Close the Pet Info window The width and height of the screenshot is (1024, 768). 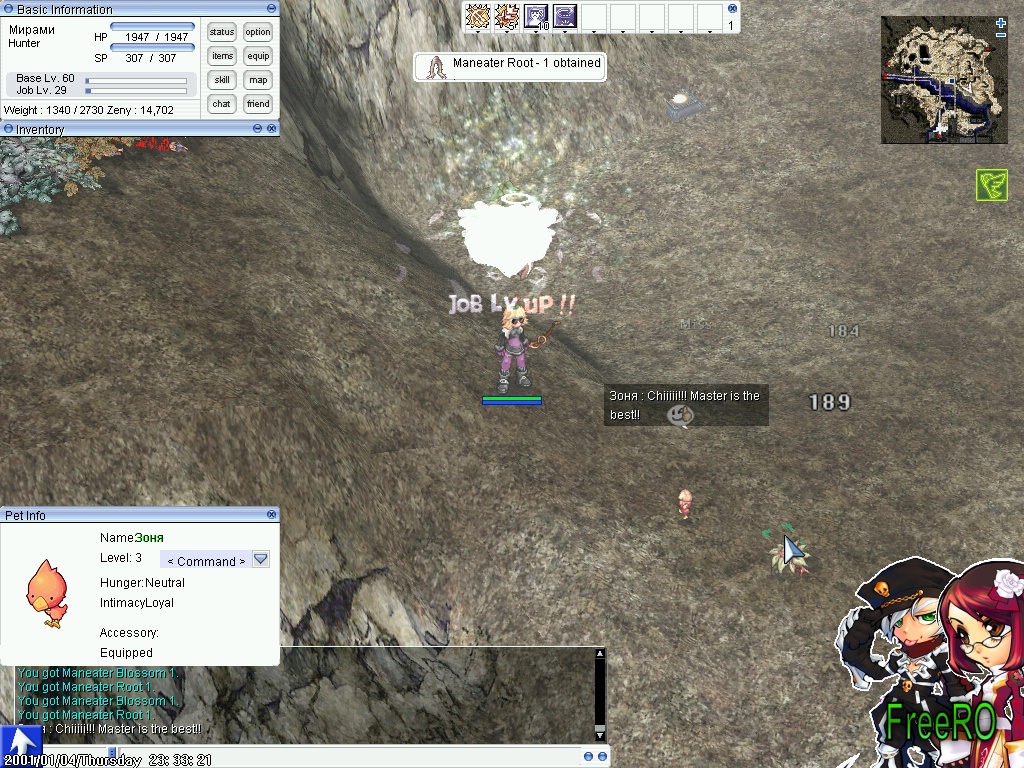(x=271, y=515)
